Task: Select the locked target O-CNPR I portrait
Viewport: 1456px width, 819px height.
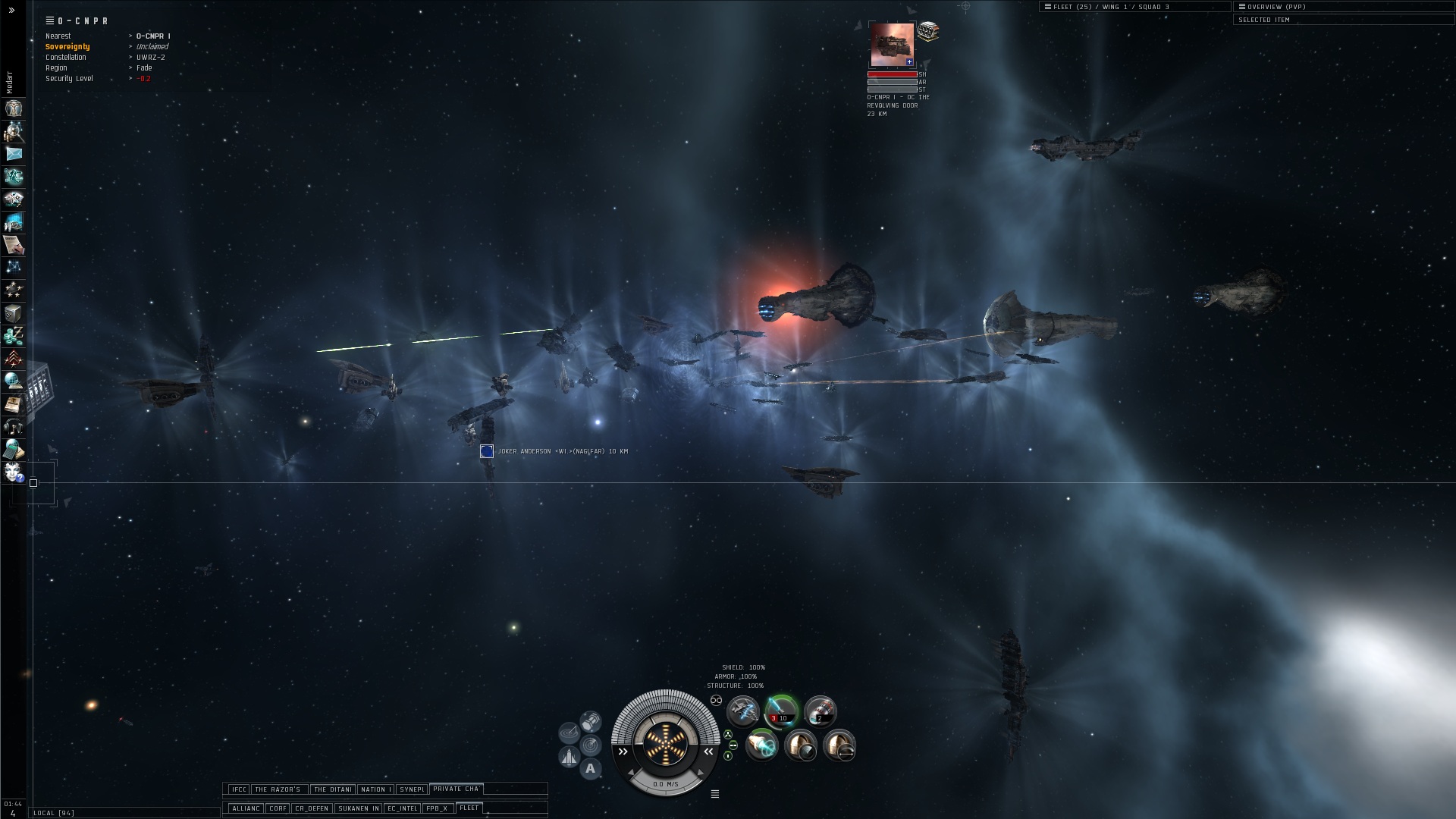Action: click(x=892, y=45)
